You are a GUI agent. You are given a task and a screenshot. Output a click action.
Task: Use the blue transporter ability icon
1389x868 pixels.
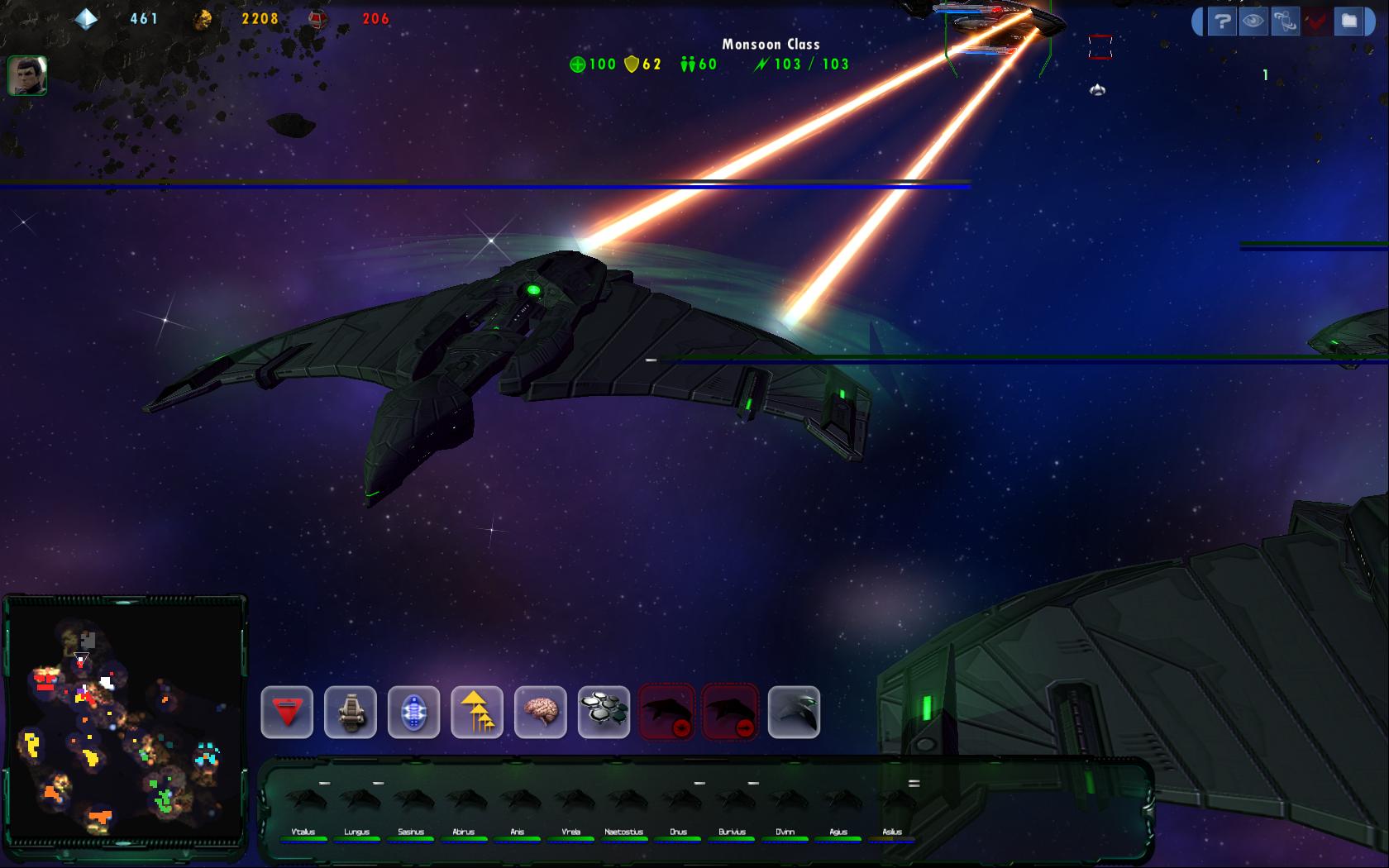pos(413,712)
